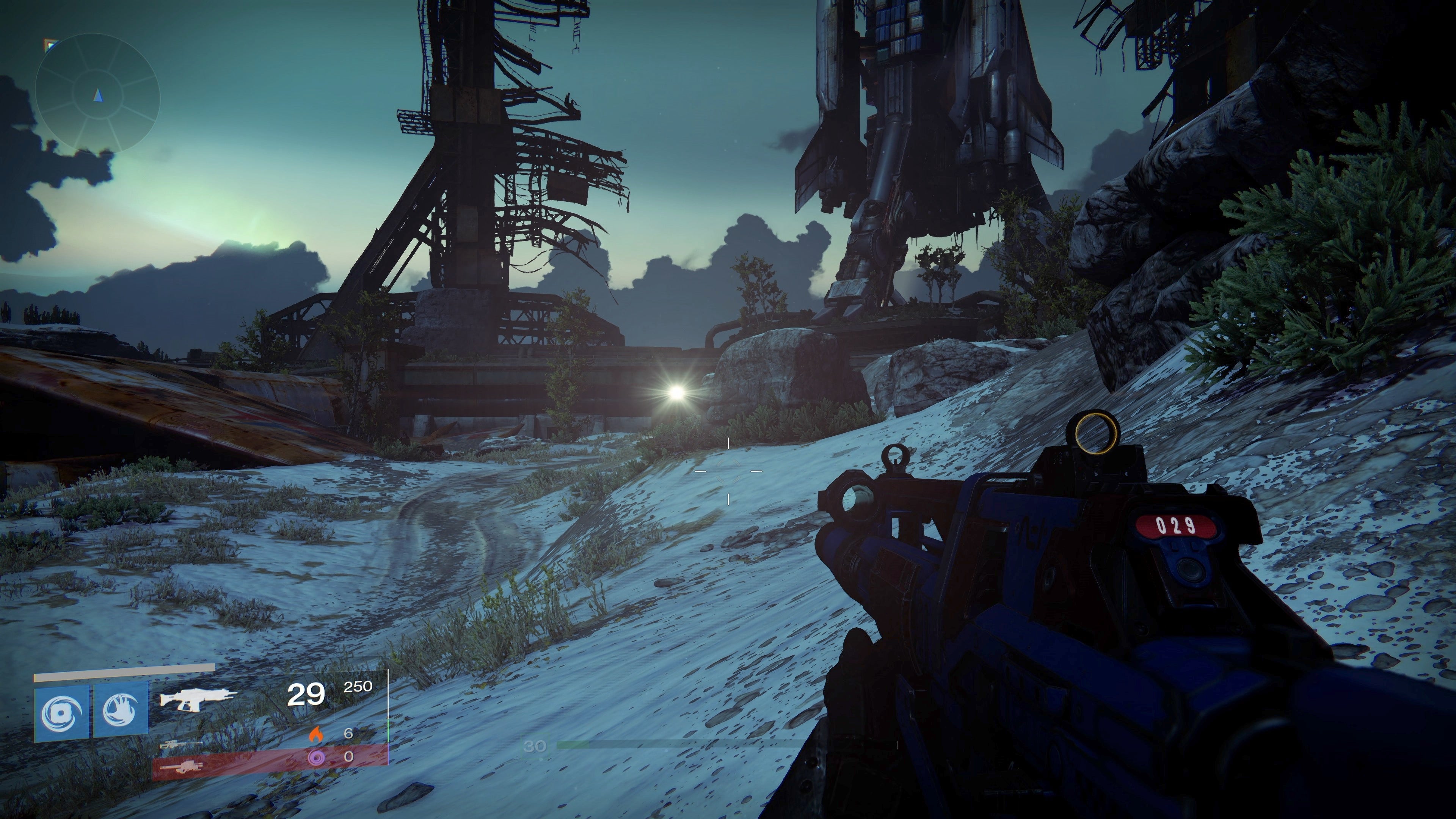Choose the heavy weapon on the red bar
Viewport: 1456px width, 819px height.
(x=181, y=767)
